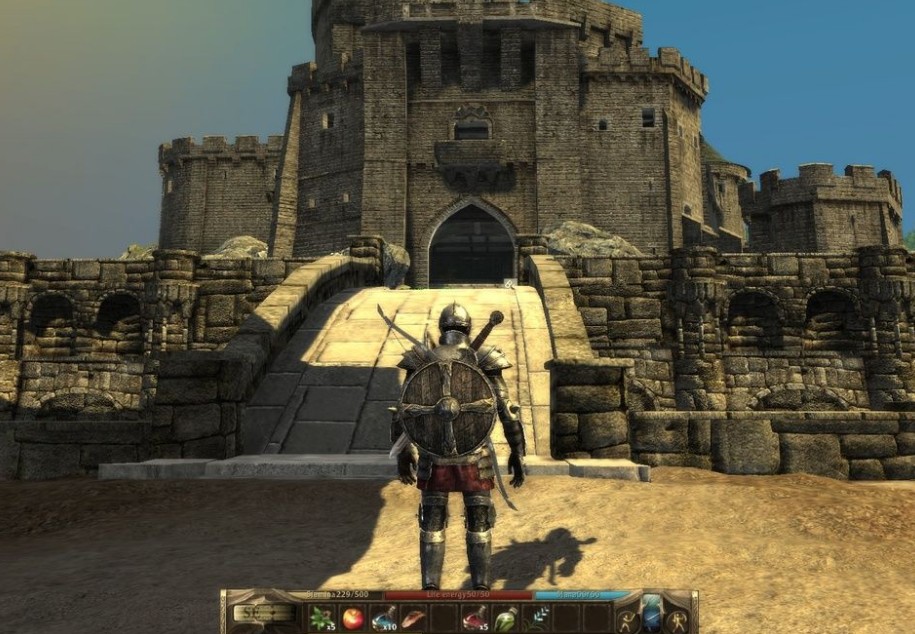This screenshot has height=634, width=915.
Task: Click the left running figure icon
Action: [627, 620]
